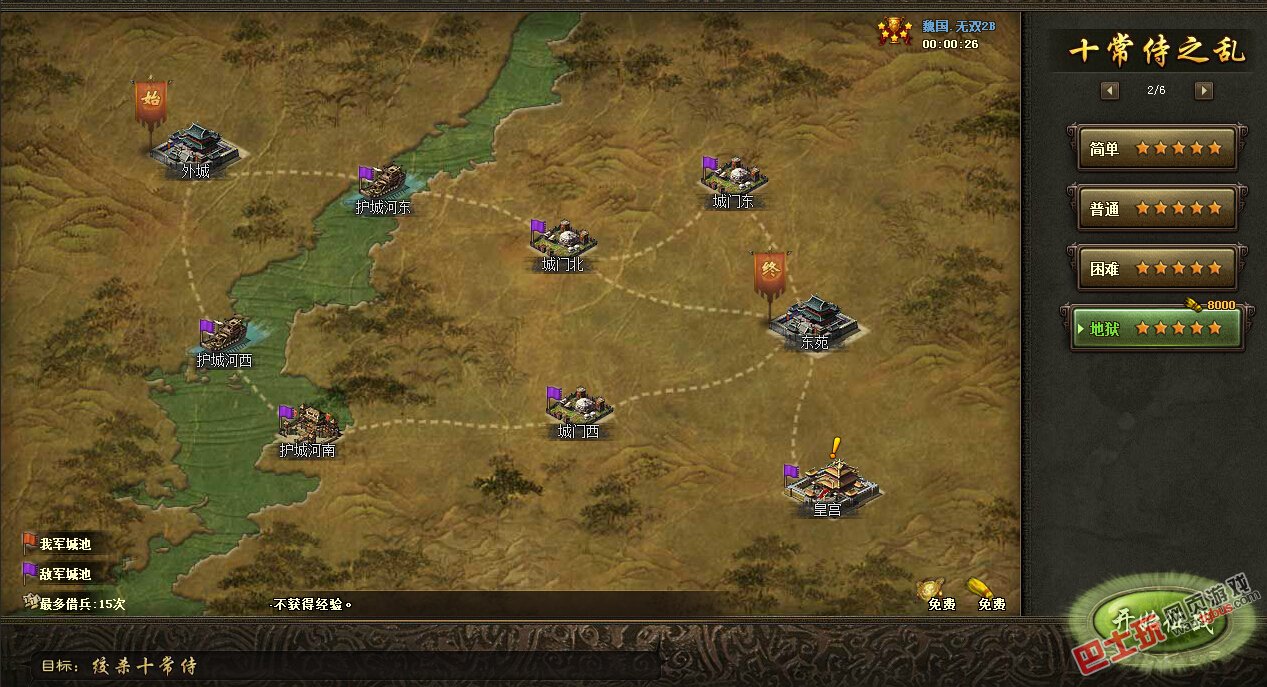Select the 护城河西 enemy city
This screenshot has width=1267, height=687.
pyautogui.click(x=226, y=337)
